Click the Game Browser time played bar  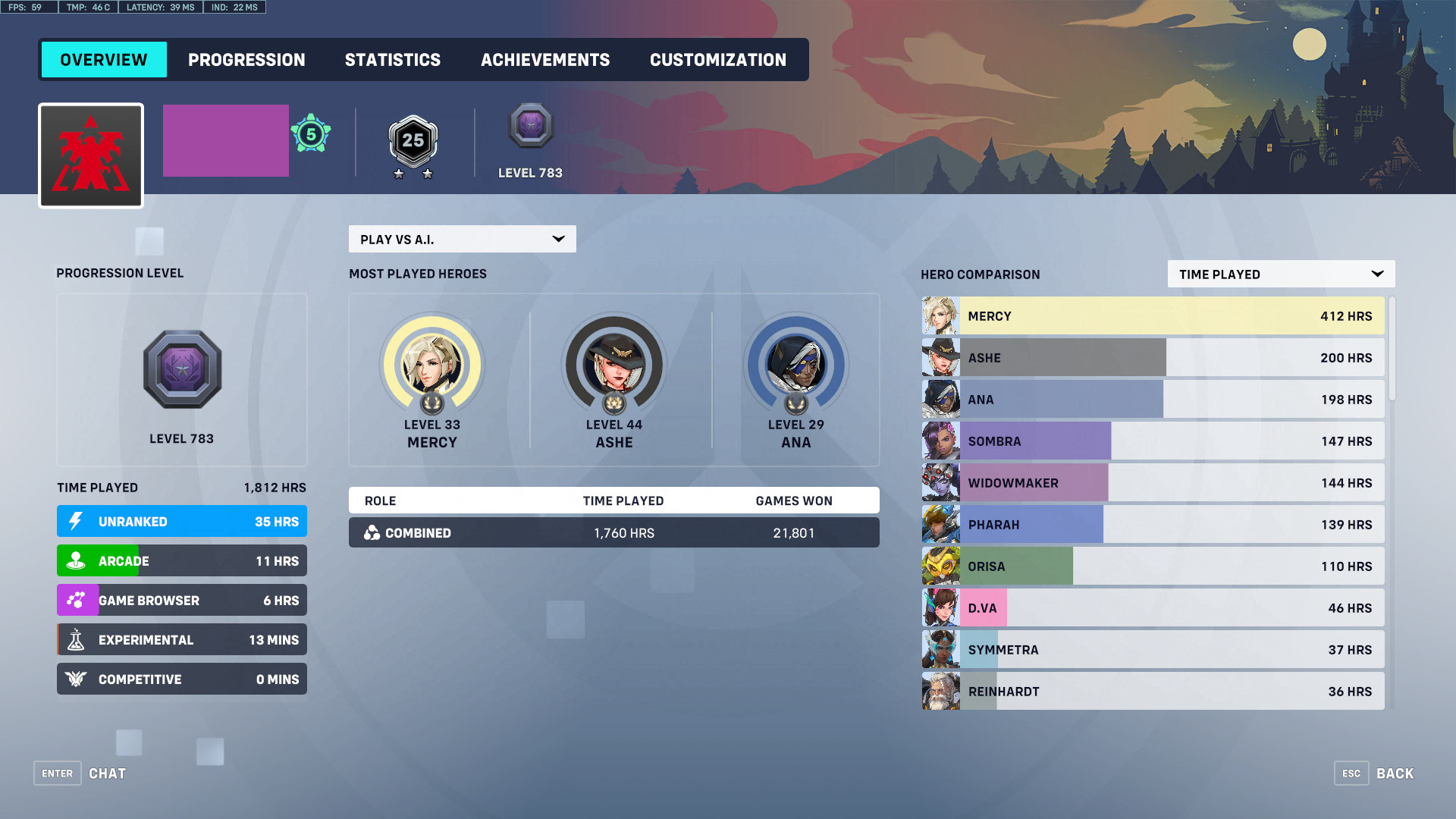point(182,601)
